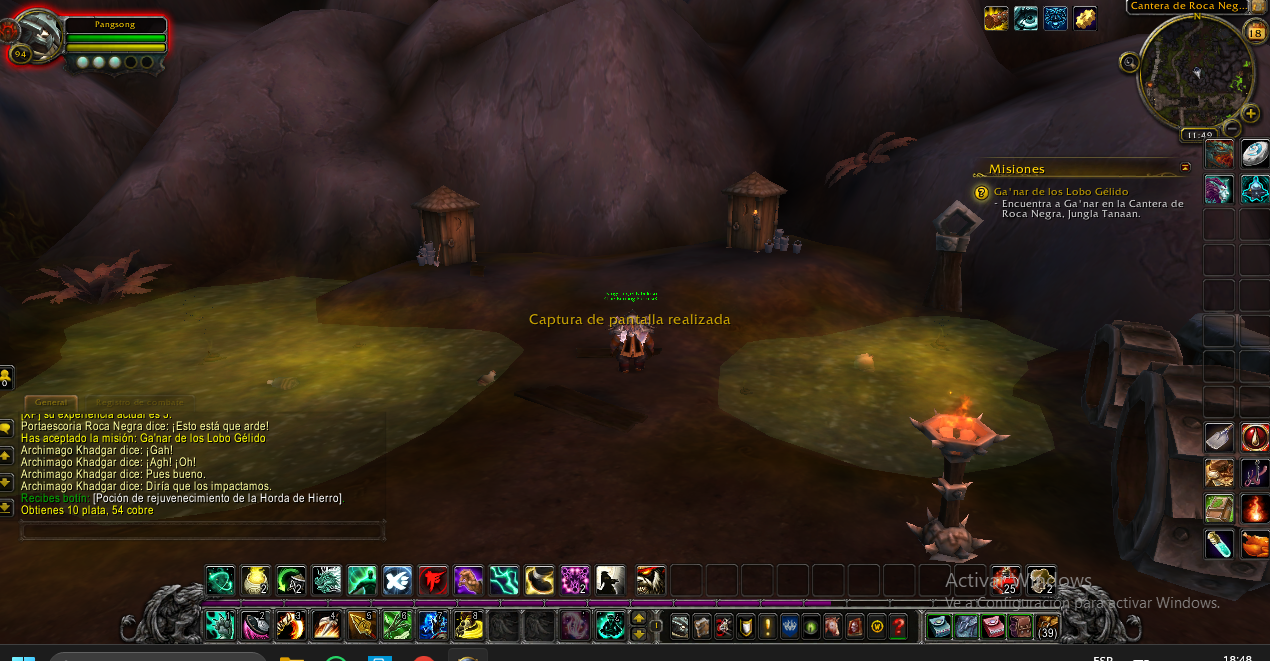Cast the red wings ability
Viewport: 1270px width, 661px height.
click(433, 580)
